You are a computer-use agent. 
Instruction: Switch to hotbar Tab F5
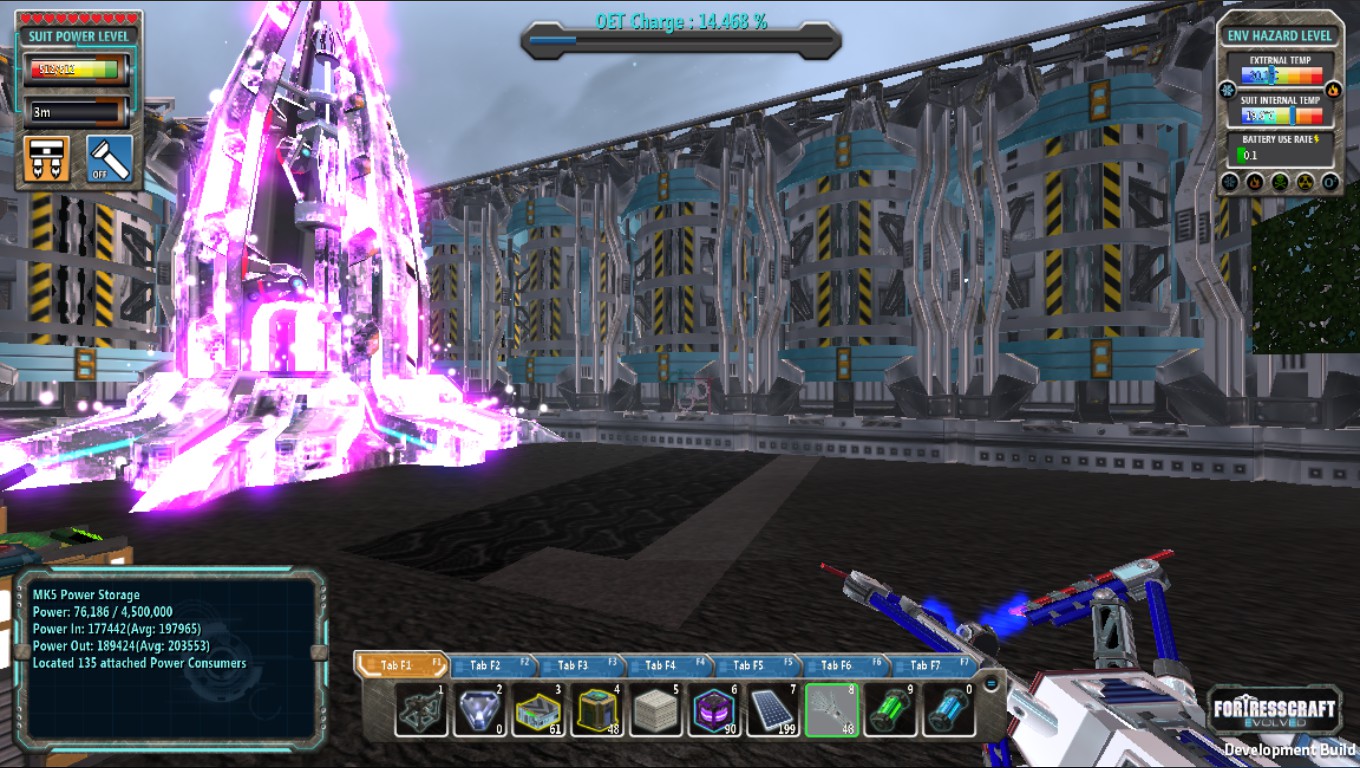pyautogui.click(x=749, y=665)
